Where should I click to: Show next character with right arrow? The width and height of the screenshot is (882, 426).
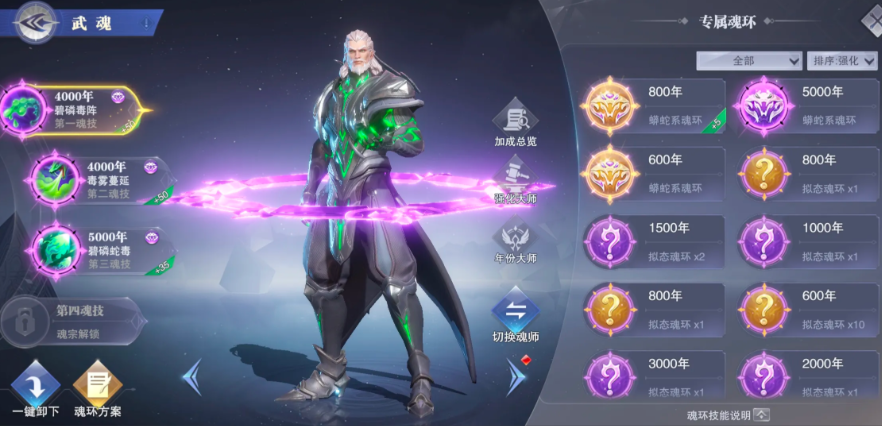516,378
